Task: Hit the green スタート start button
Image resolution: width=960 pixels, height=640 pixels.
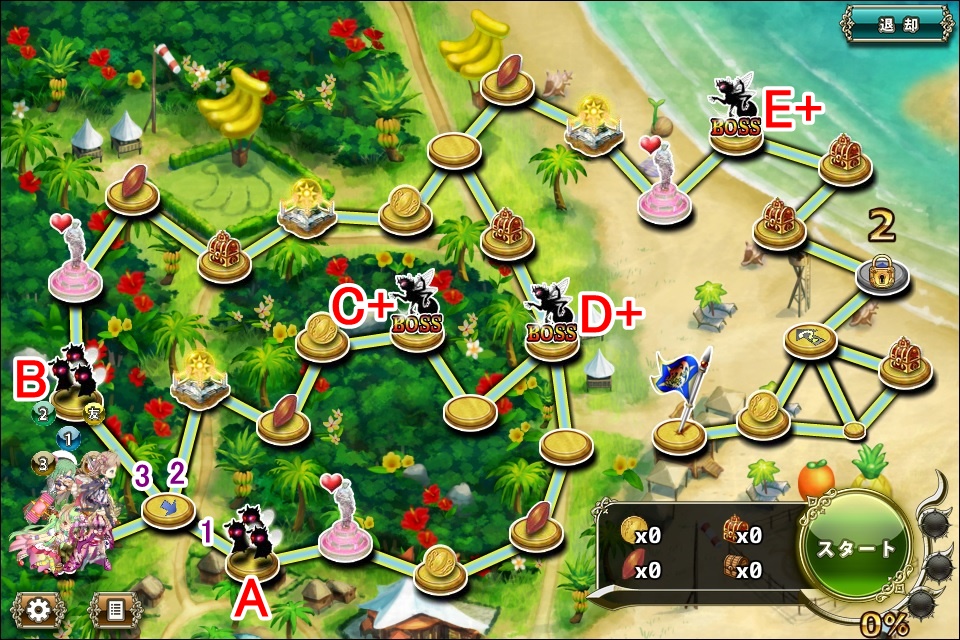Action: 856,548
